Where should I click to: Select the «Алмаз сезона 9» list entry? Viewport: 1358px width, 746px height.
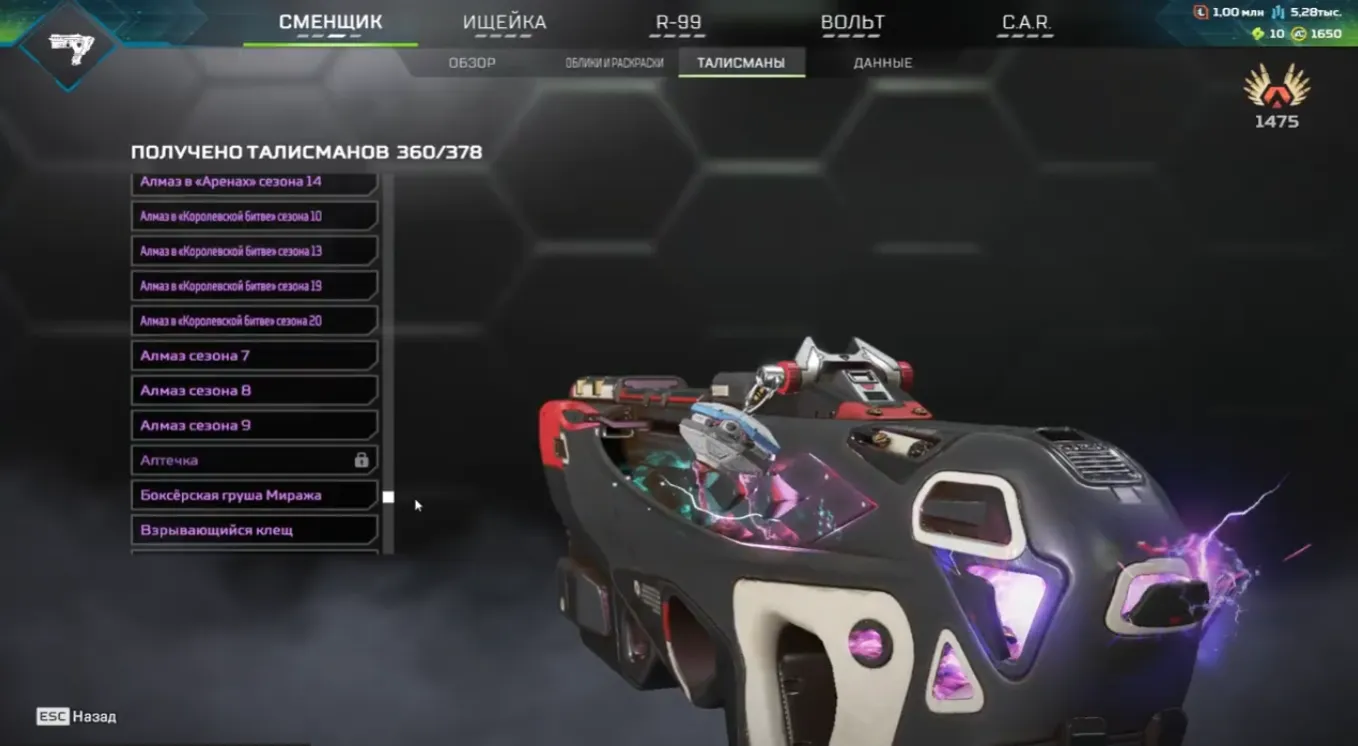click(253, 425)
